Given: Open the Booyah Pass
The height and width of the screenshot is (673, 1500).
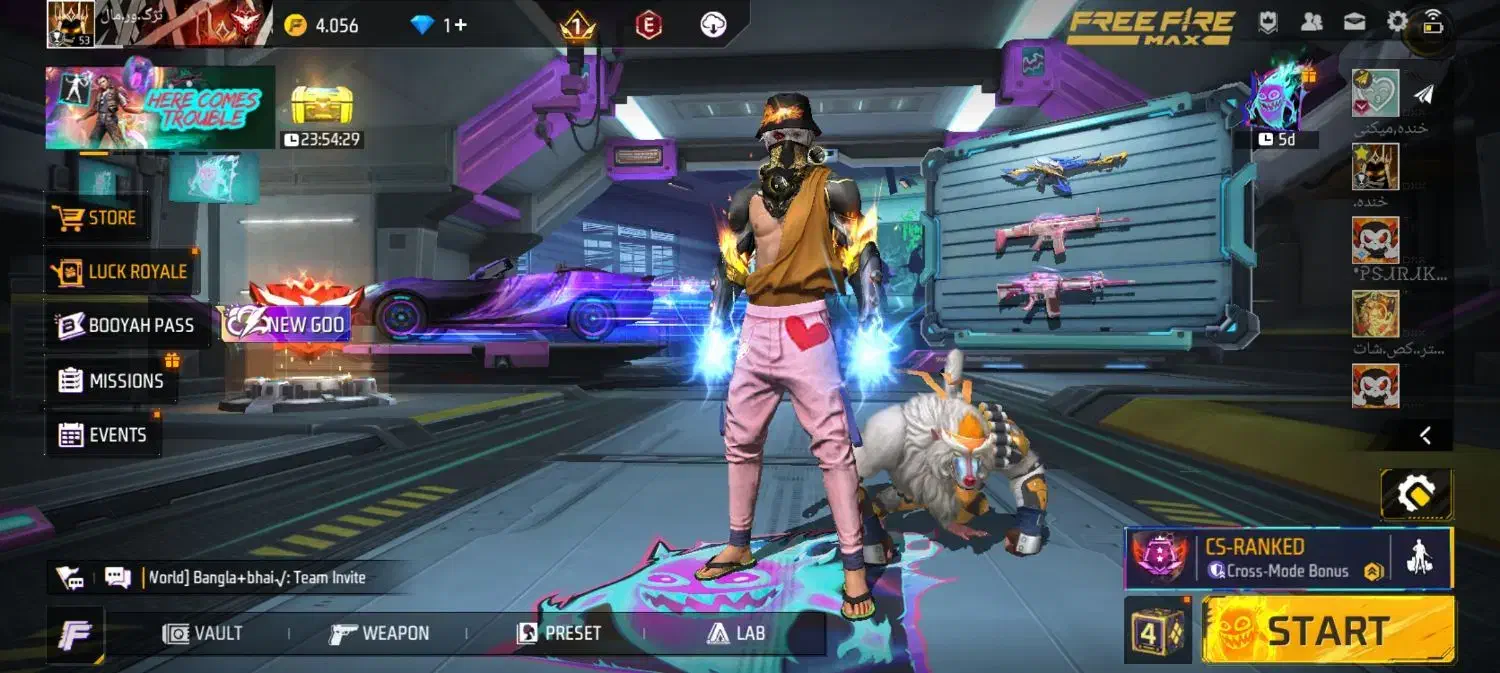Looking at the screenshot, I should tap(126, 325).
